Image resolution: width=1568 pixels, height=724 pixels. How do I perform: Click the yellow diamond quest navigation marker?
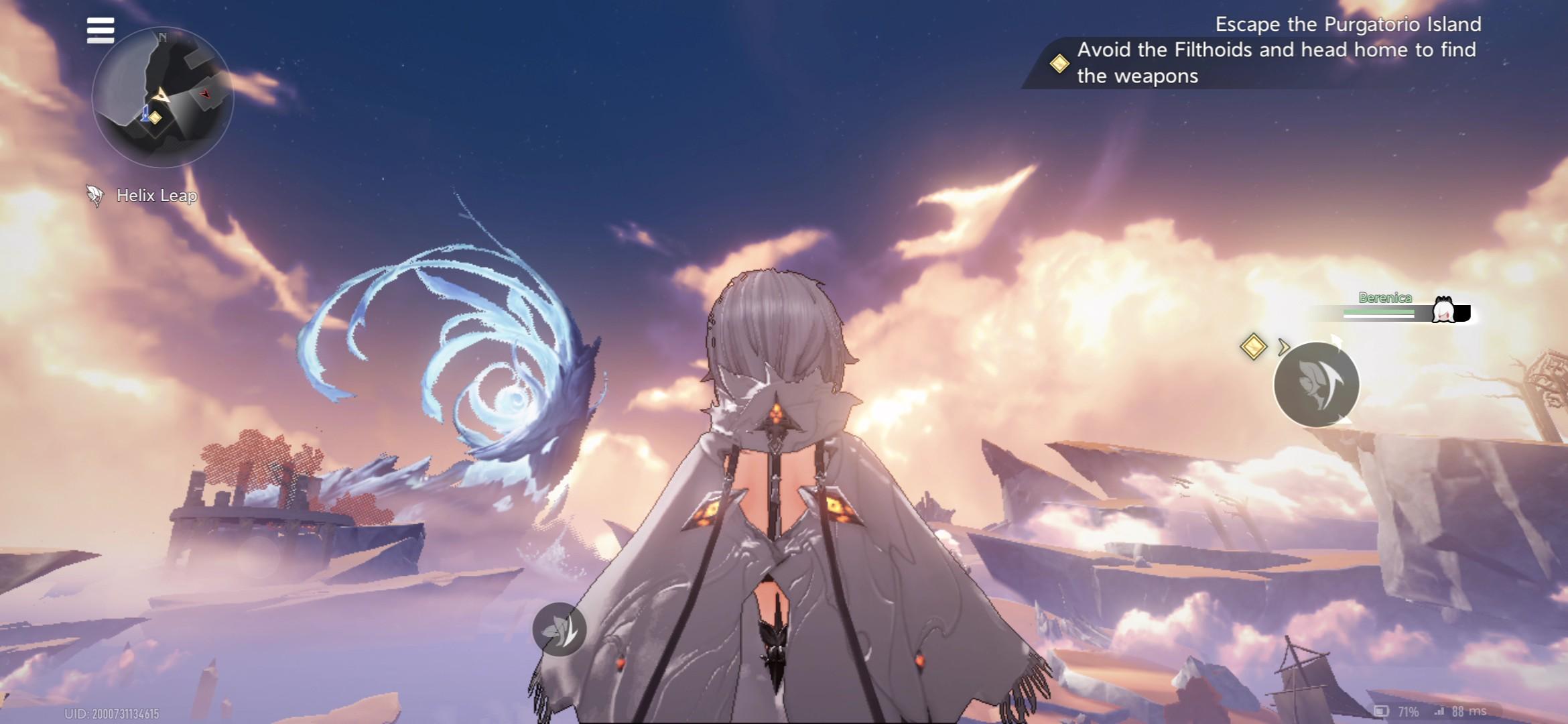pos(1253,347)
